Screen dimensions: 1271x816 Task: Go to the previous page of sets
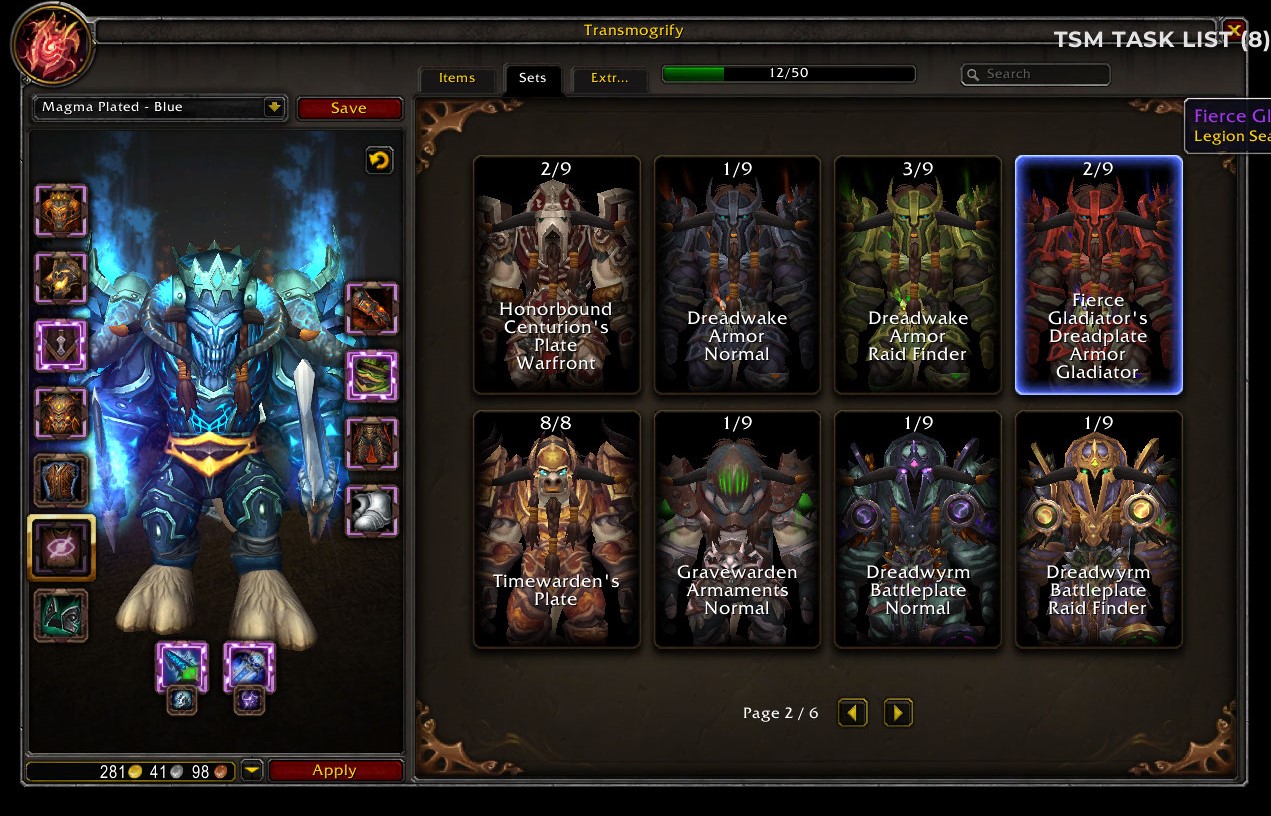852,712
